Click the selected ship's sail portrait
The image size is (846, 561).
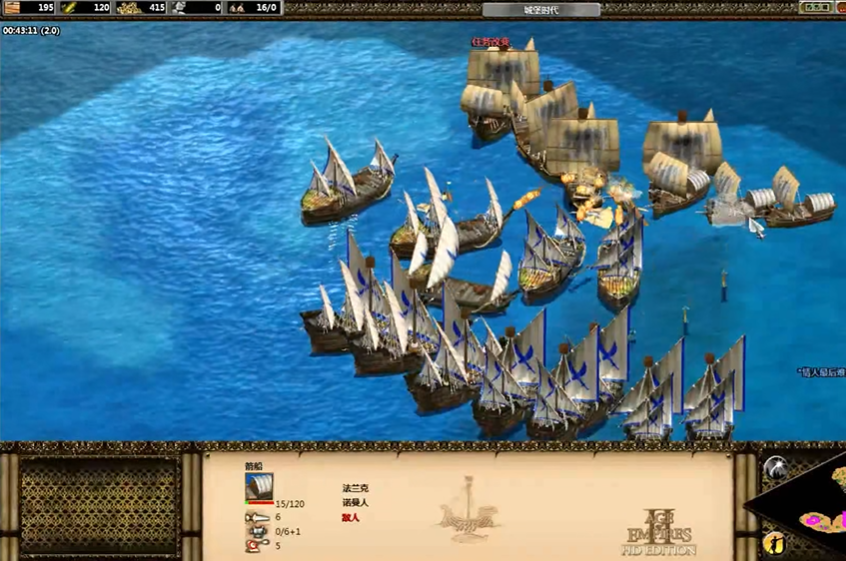coord(259,487)
